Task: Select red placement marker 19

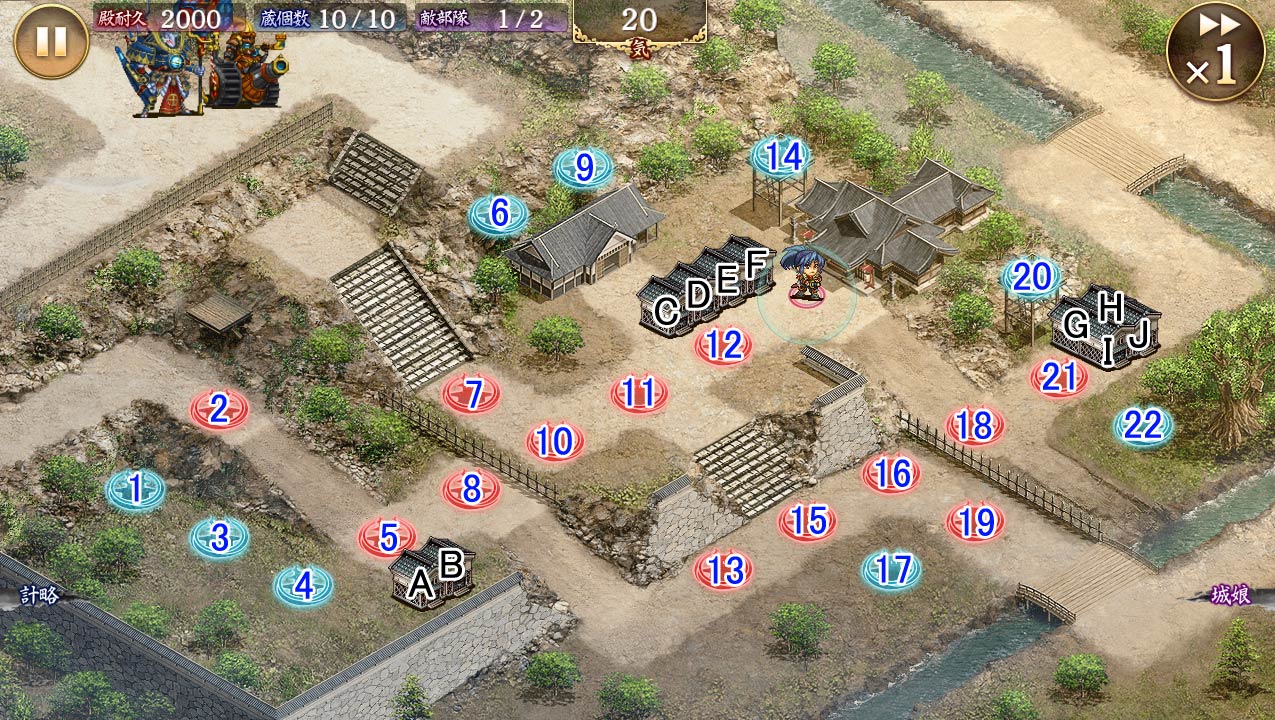Action: 975,522
